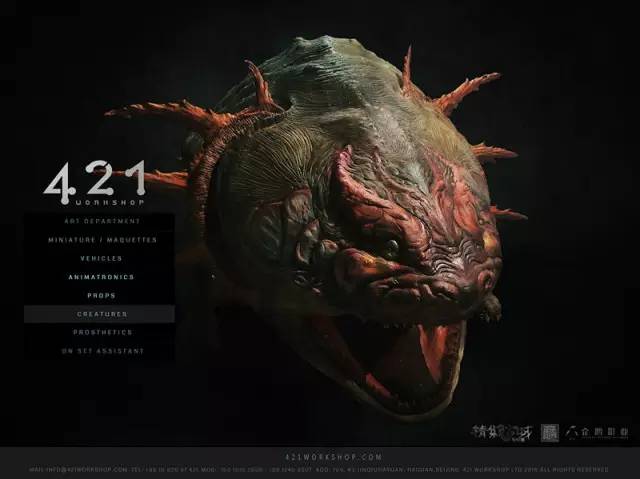Click the 421 Workshop logo
Screen dimensions: 640x479
click(x=94, y=183)
